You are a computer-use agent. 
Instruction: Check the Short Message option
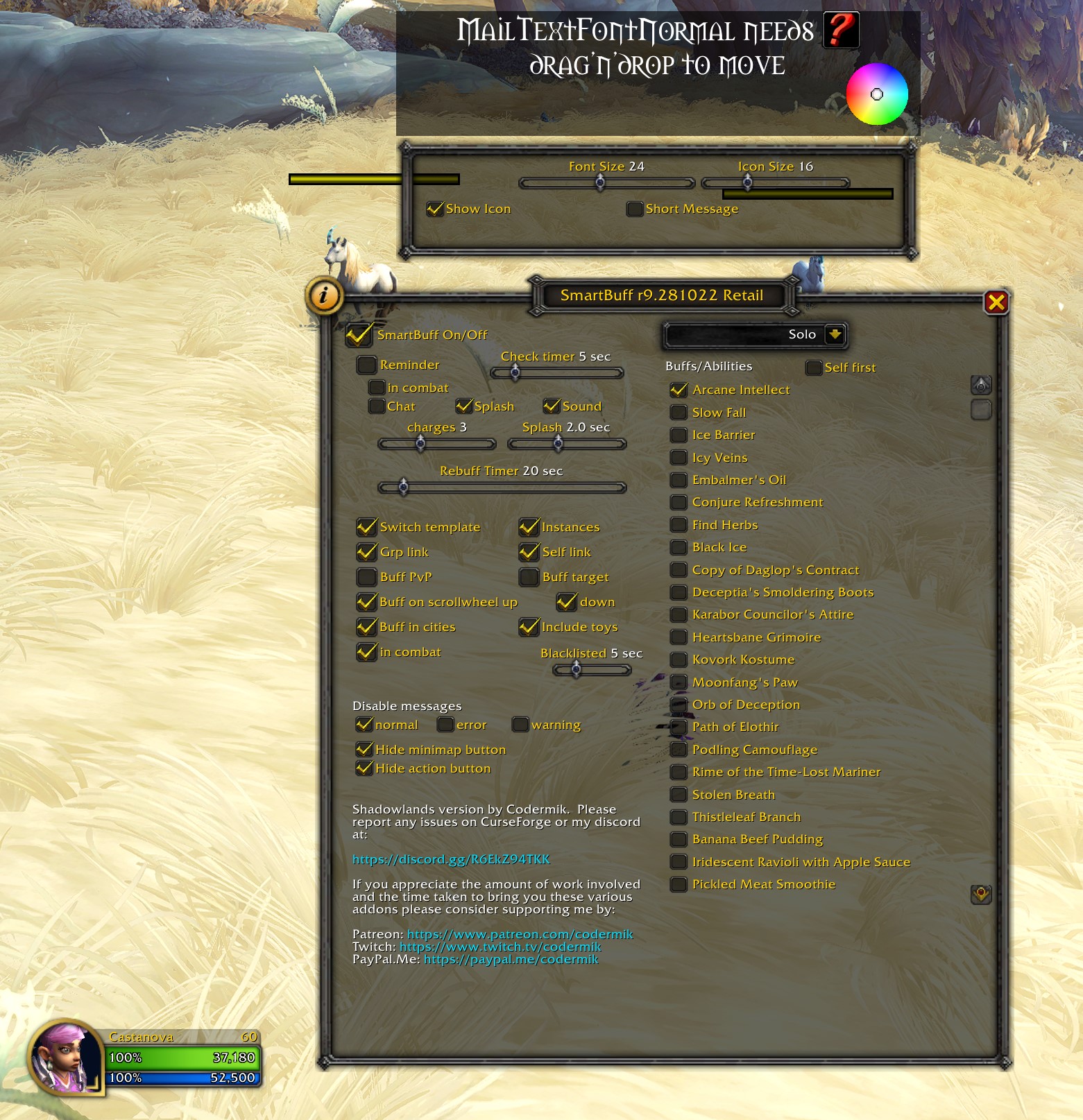634,209
